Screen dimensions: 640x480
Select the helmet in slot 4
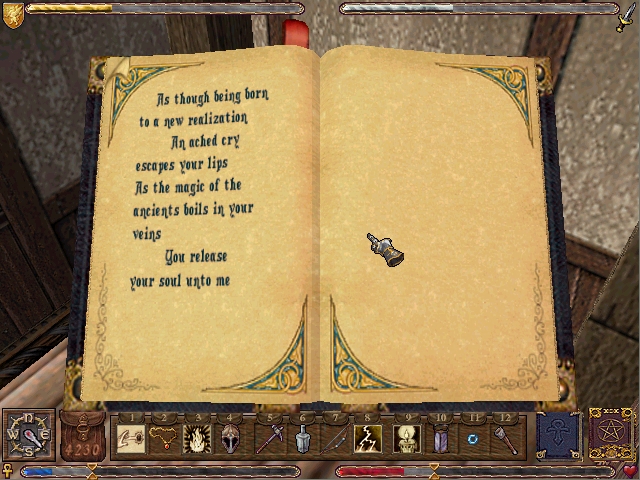pos(228,438)
